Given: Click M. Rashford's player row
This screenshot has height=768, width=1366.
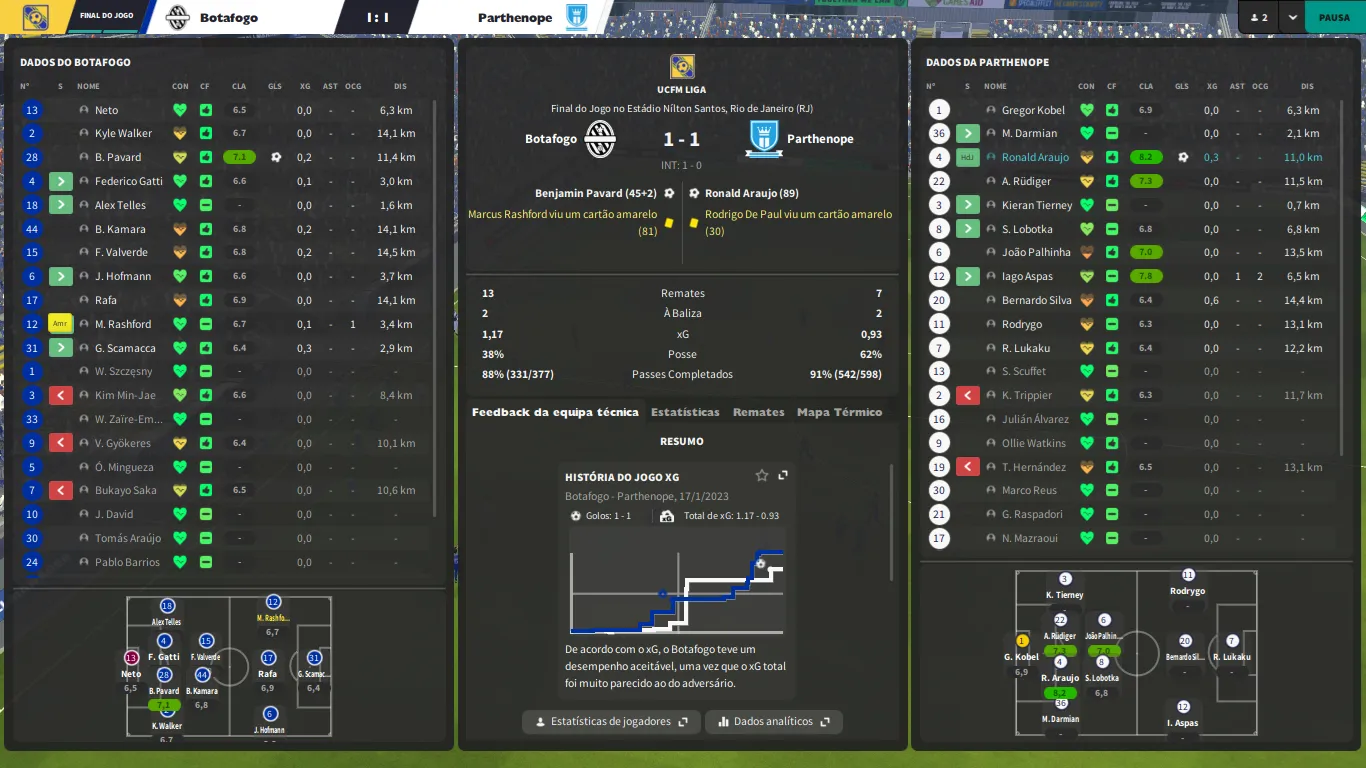Looking at the screenshot, I should coord(123,324).
